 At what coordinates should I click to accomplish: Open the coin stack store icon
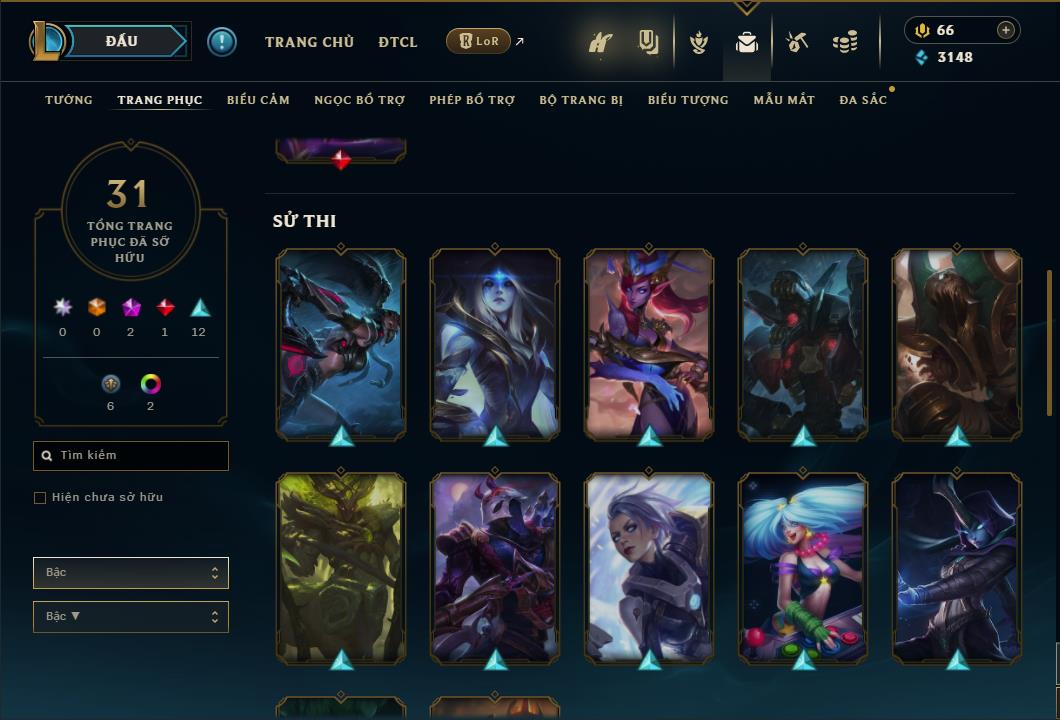(x=845, y=42)
